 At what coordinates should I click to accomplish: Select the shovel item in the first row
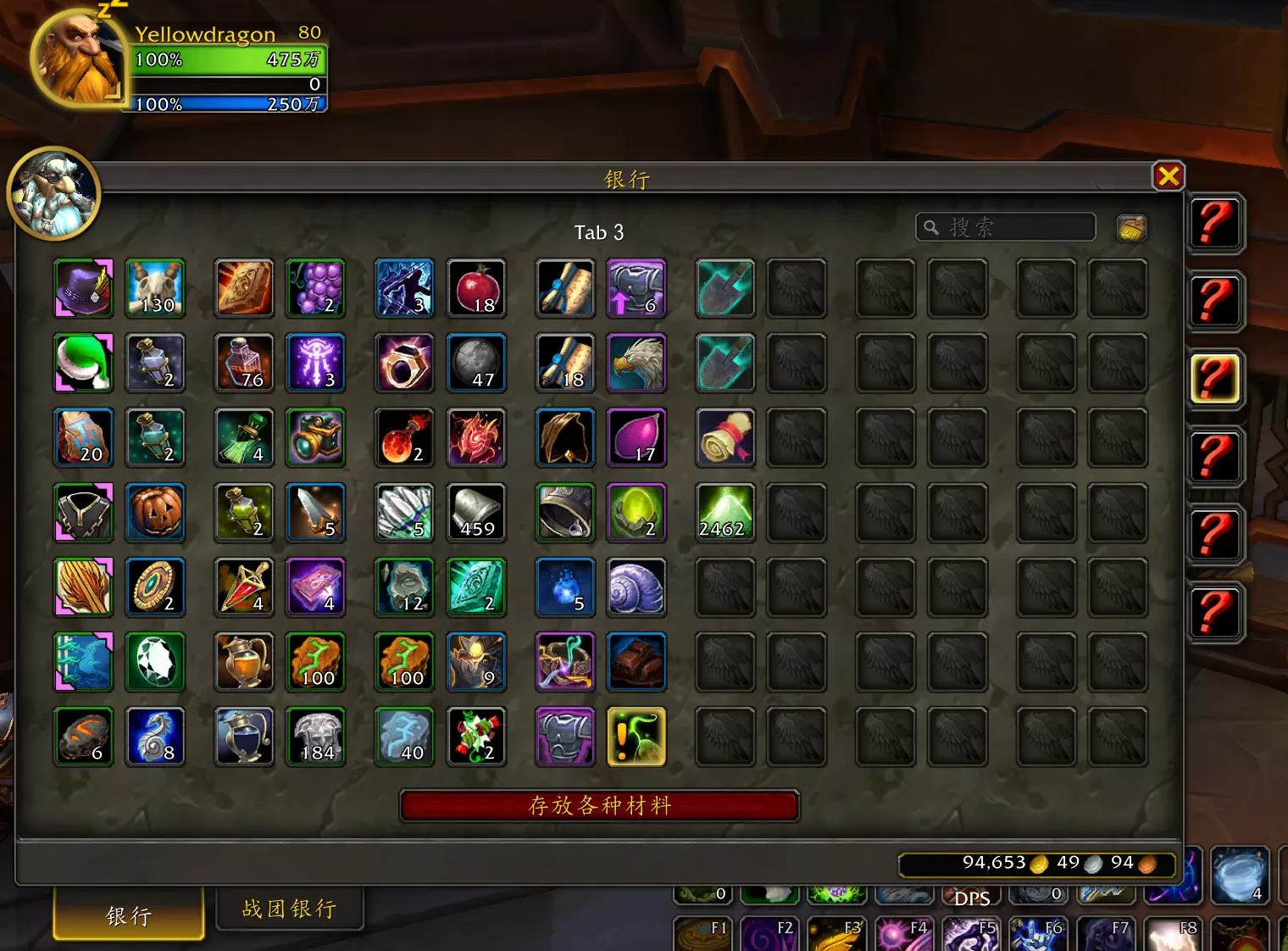click(724, 288)
